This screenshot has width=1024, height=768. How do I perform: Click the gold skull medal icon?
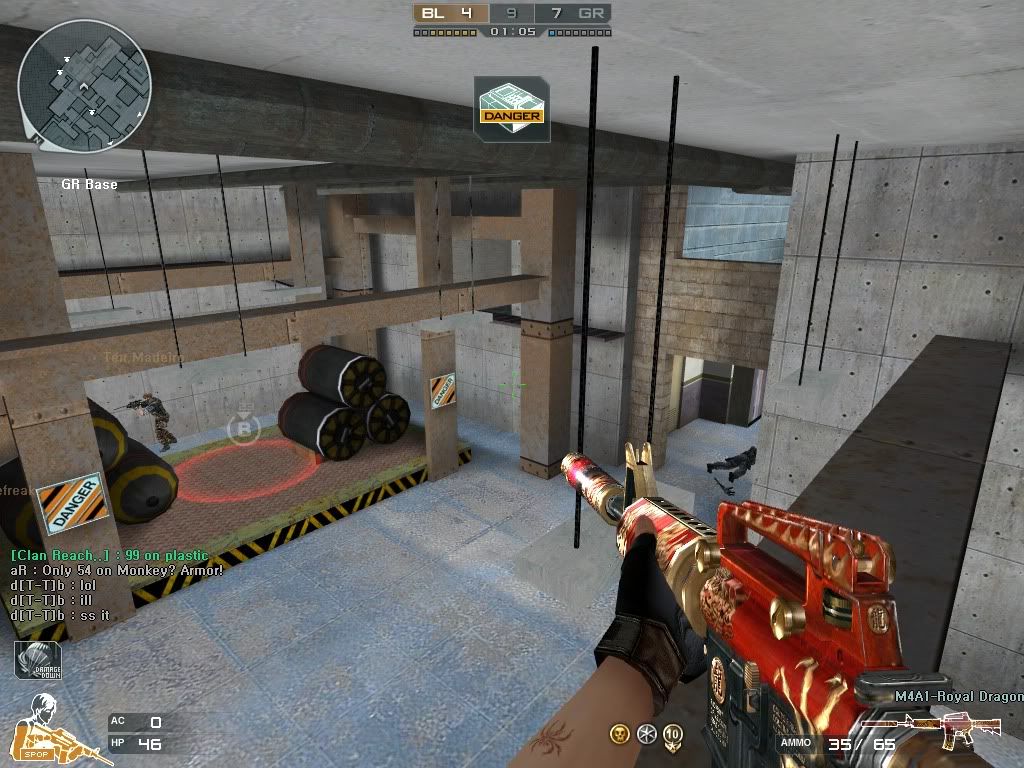[x=620, y=734]
